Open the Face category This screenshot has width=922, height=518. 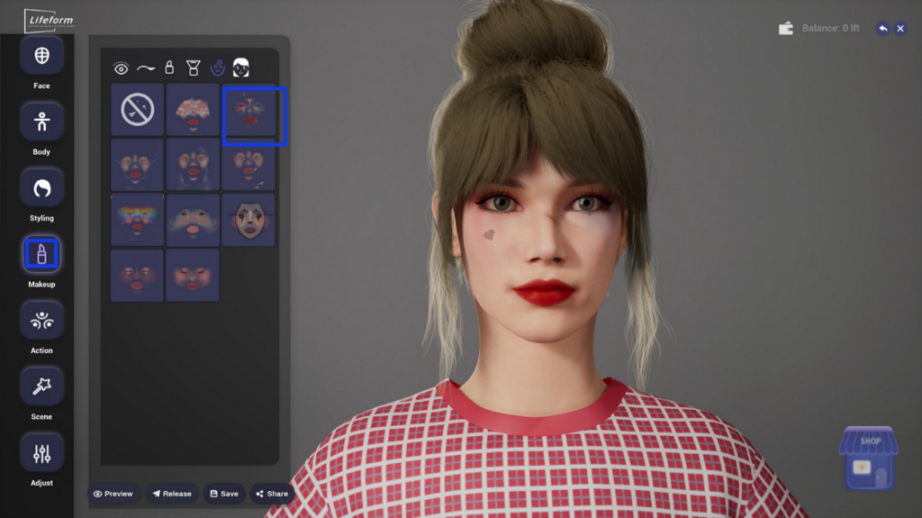(x=41, y=56)
